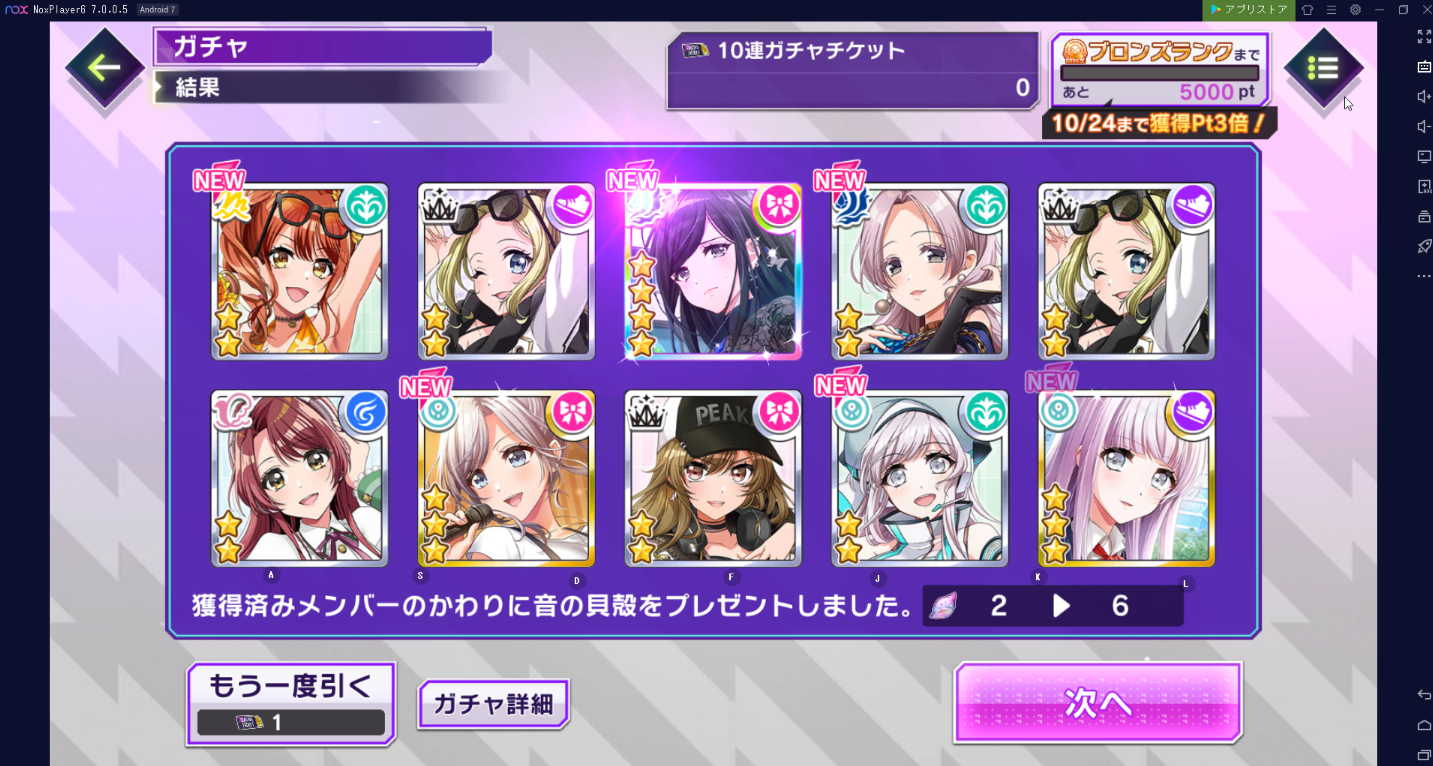Select the three-star microphone singer card
1433x766 pixels.
pyautogui.click(x=506, y=478)
